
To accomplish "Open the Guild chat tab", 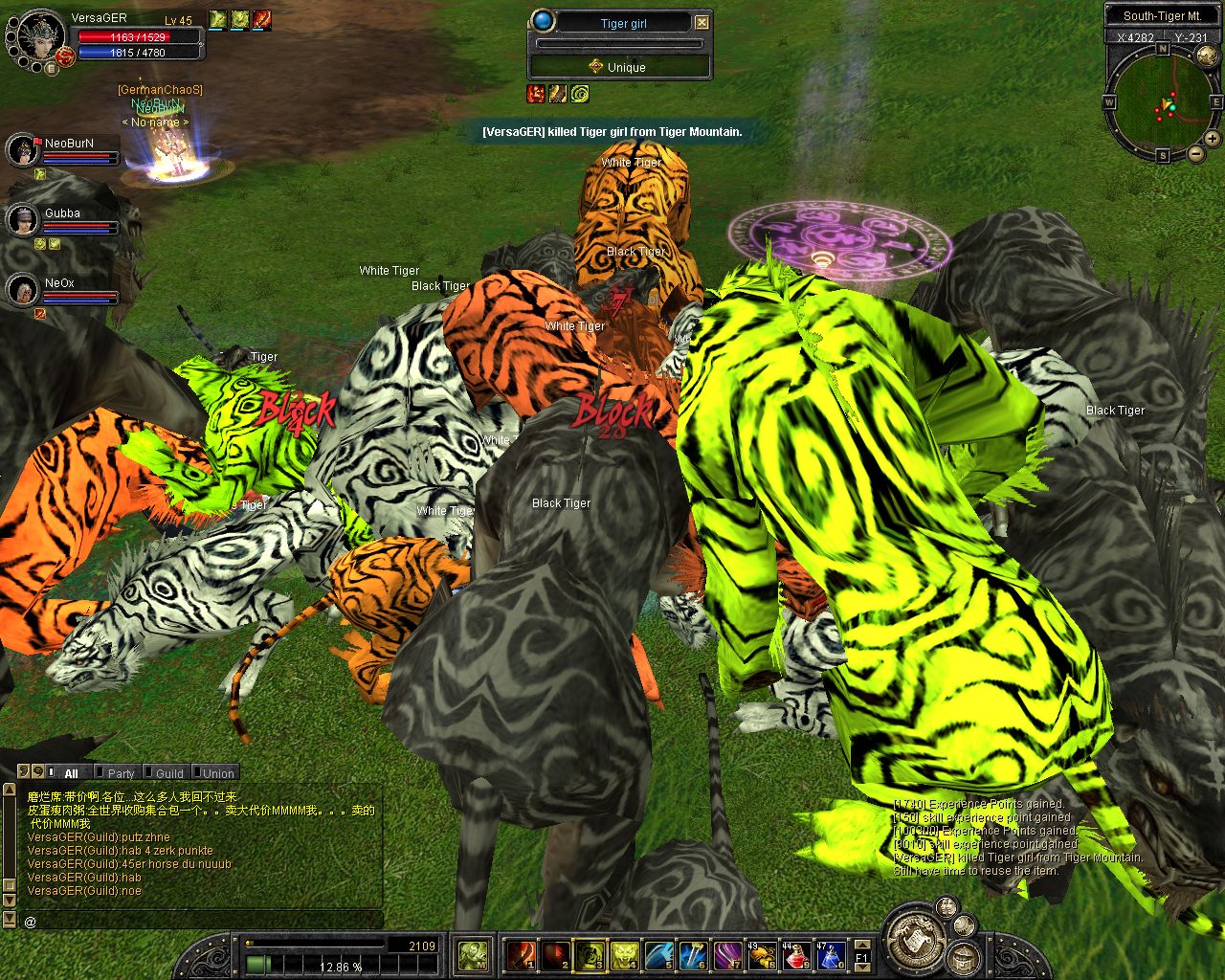I will [169, 773].
